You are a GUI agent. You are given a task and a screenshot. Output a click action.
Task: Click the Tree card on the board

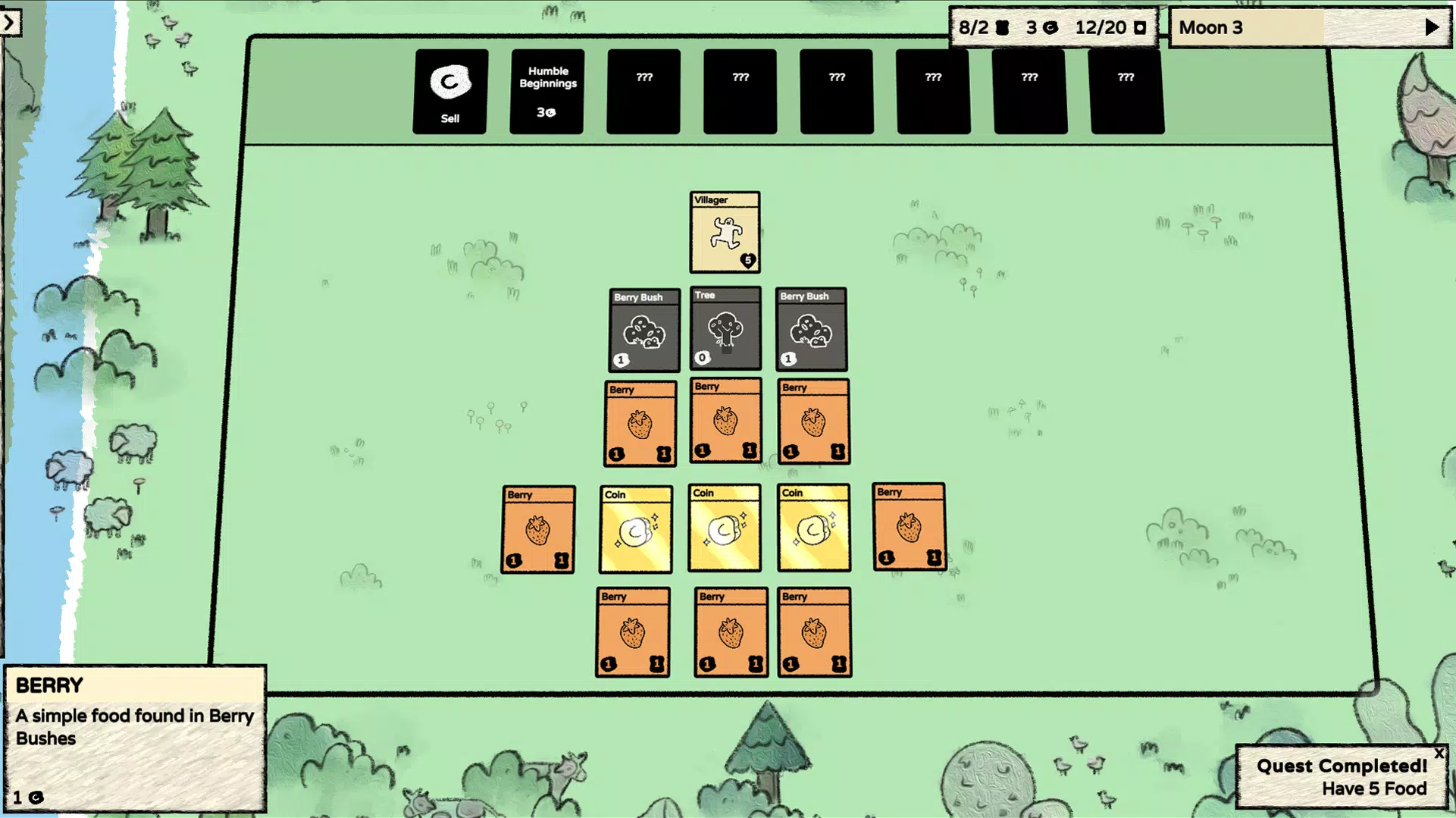pyautogui.click(x=725, y=329)
